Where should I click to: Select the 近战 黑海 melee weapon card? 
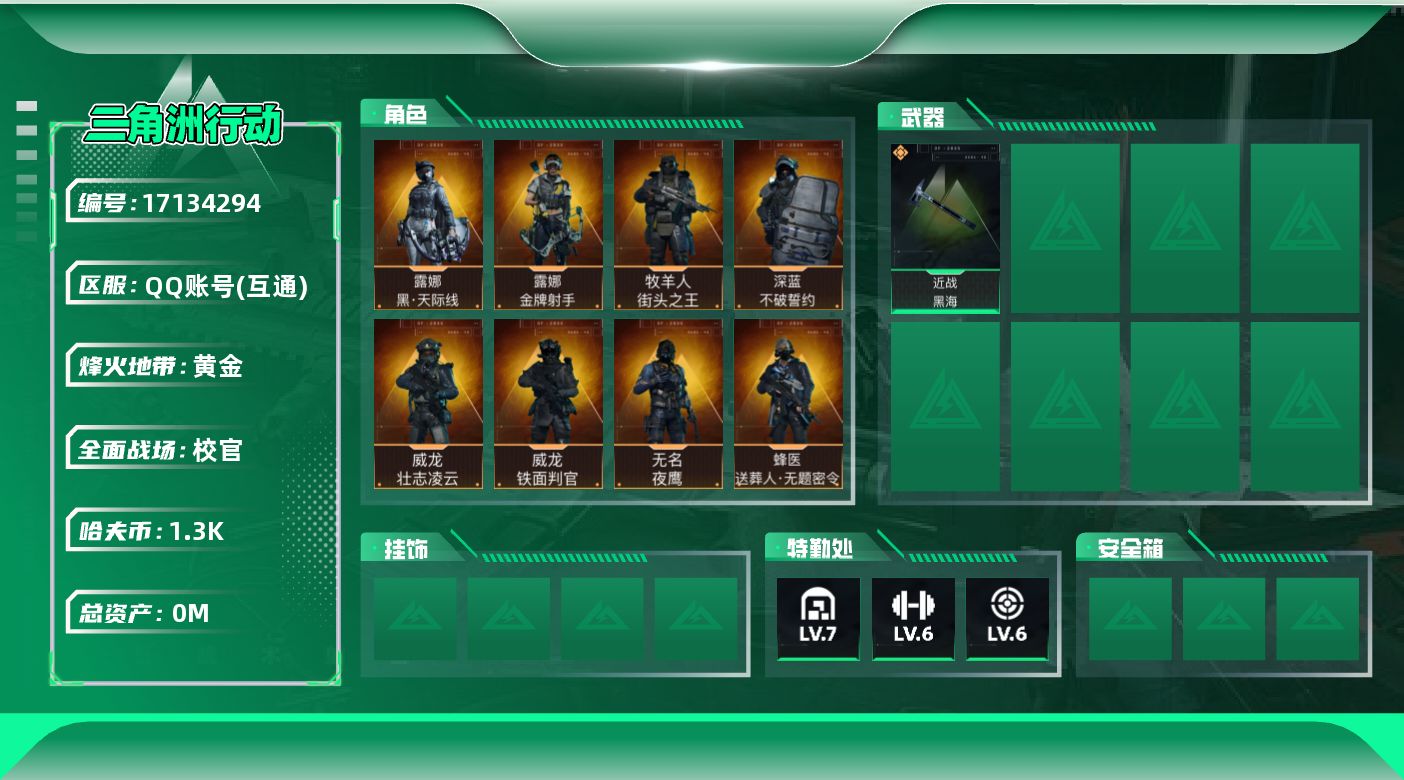coord(945,228)
